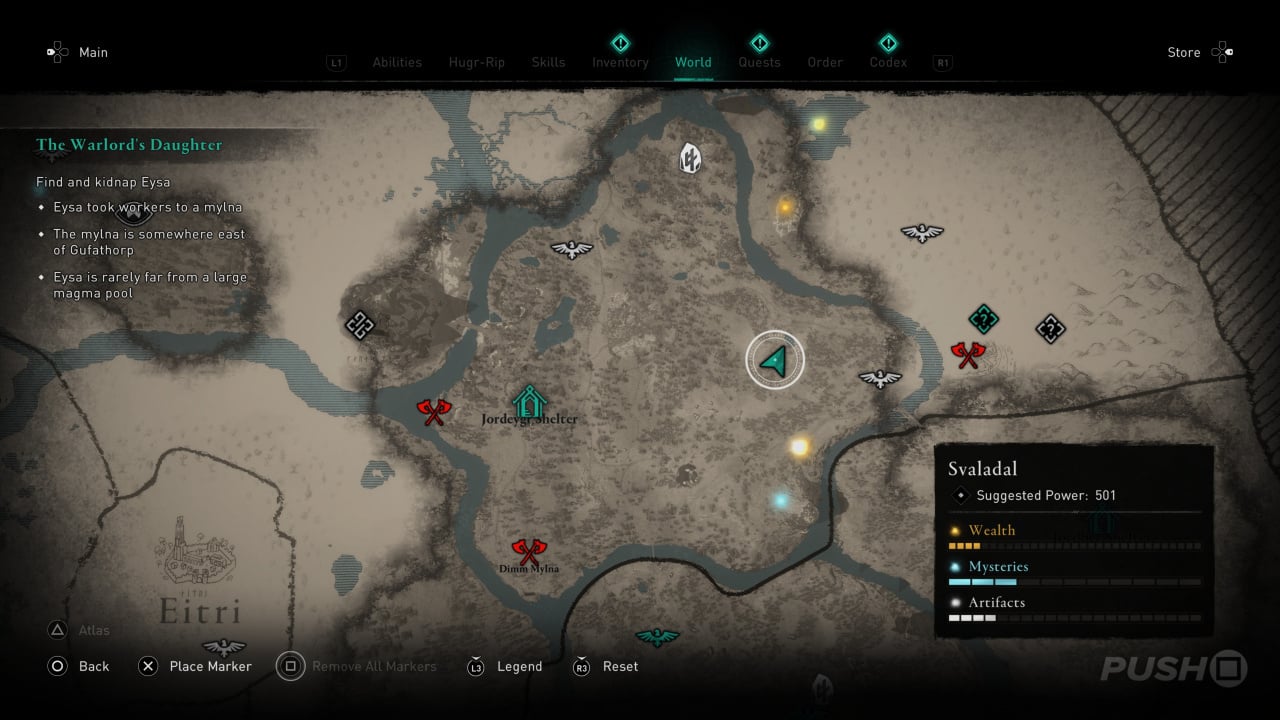Open the Quests tab
1280x720 pixels.
(759, 62)
